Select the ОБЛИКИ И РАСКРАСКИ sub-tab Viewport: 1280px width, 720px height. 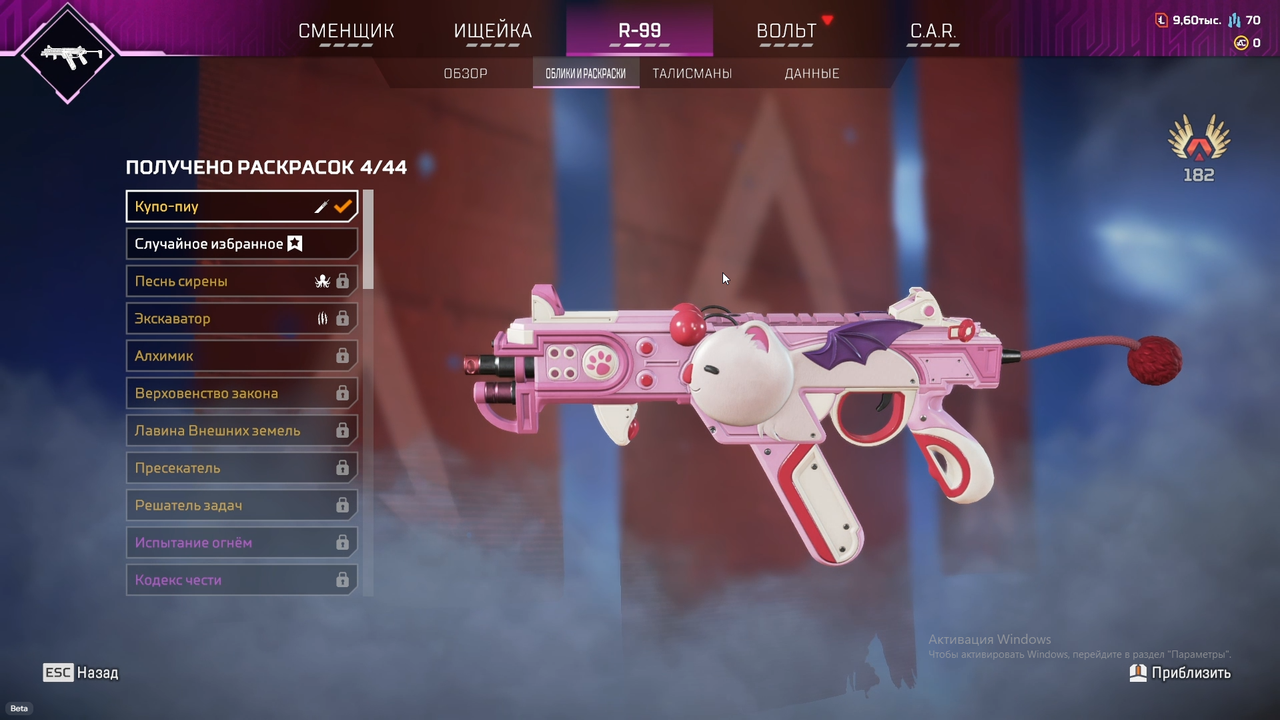click(586, 73)
